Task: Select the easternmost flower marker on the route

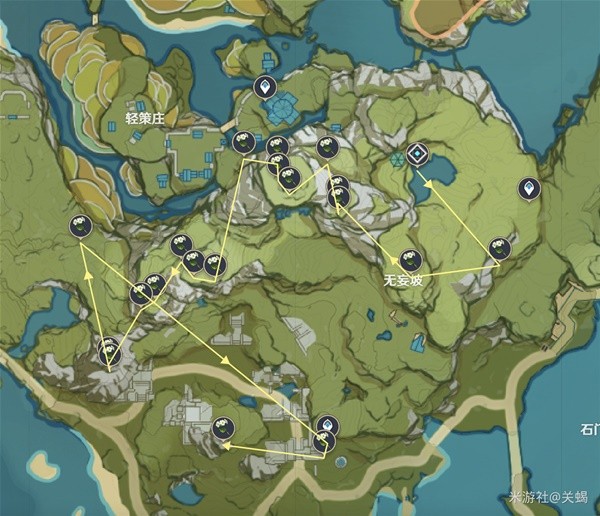Action: tap(499, 248)
